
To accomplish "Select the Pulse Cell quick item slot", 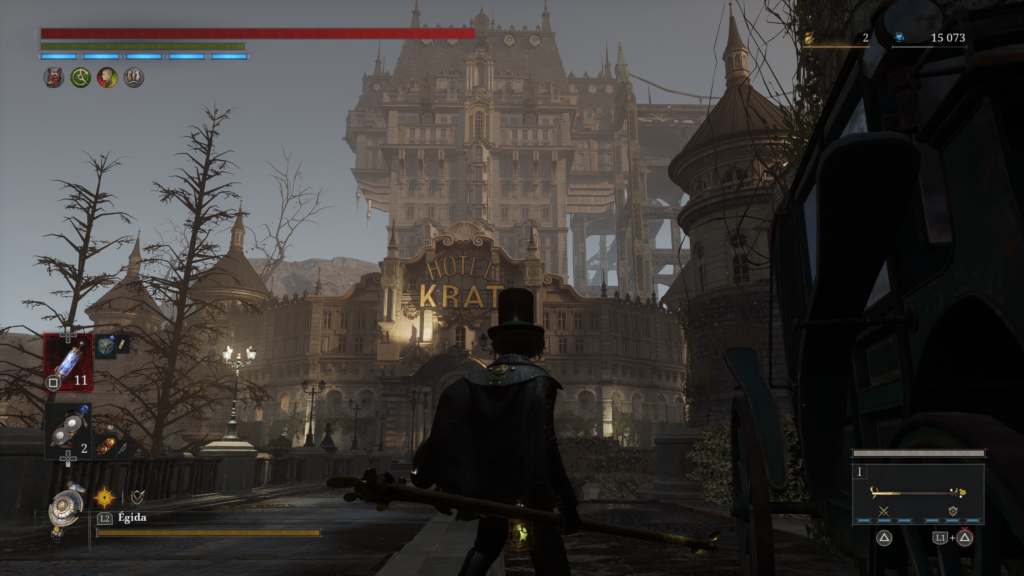I will [x=67, y=361].
